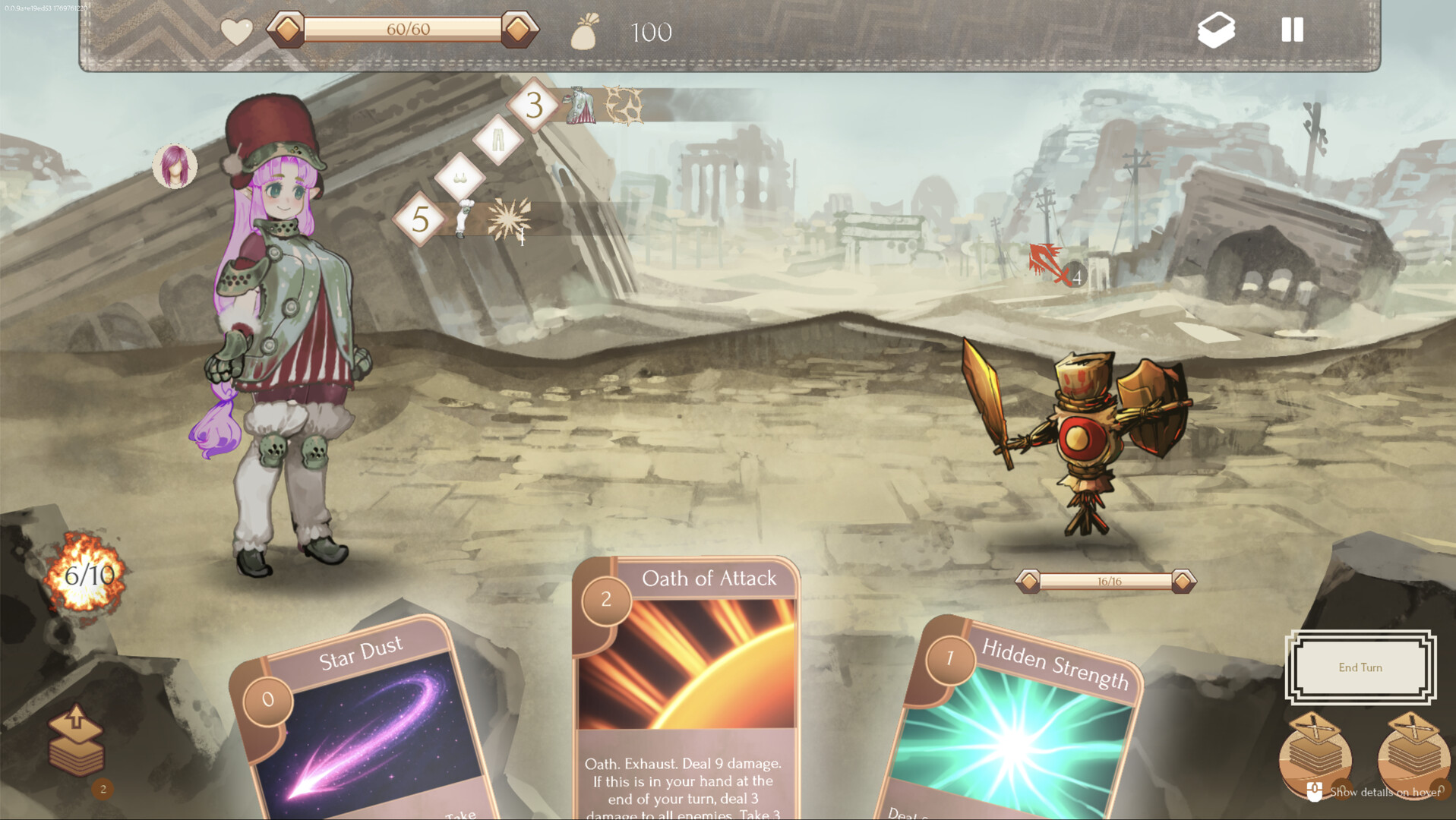Open the discard pile icon showing 2 cards
The image size is (1456, 820).
point(76,740)
